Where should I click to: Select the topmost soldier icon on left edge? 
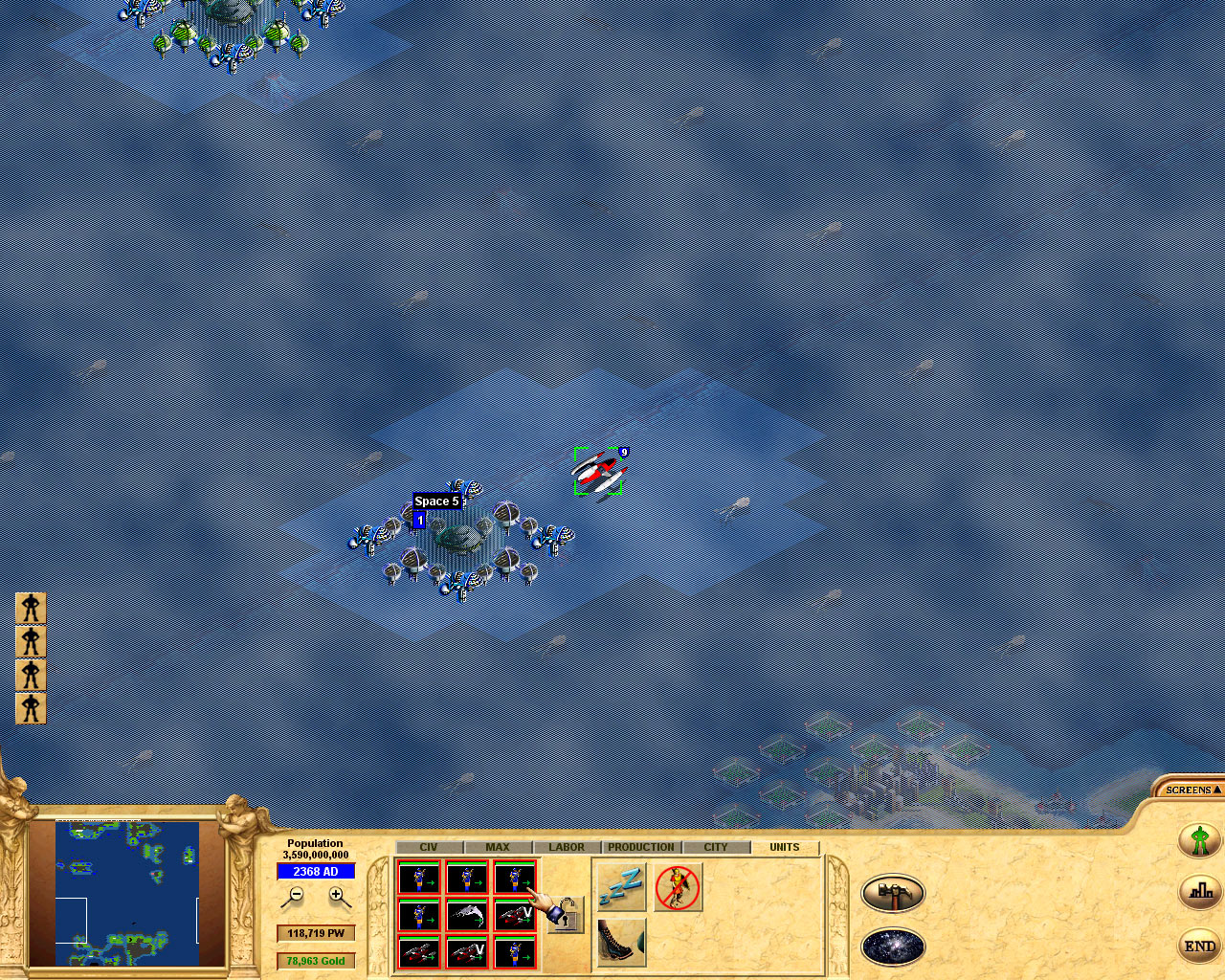[30, 607]
